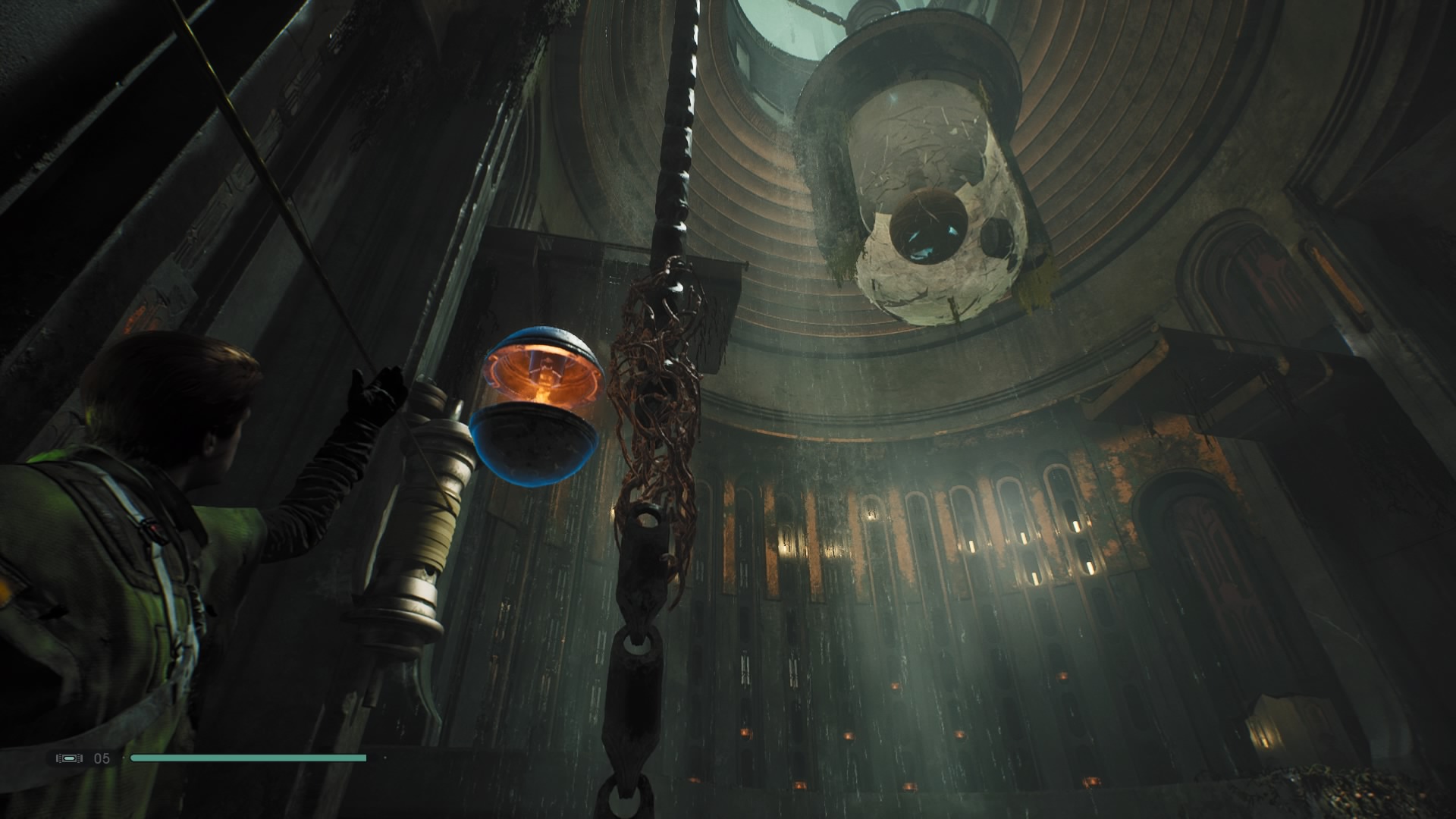Click the stim count reading 05
1456x819 pixels.
click(x=103, y=756)
